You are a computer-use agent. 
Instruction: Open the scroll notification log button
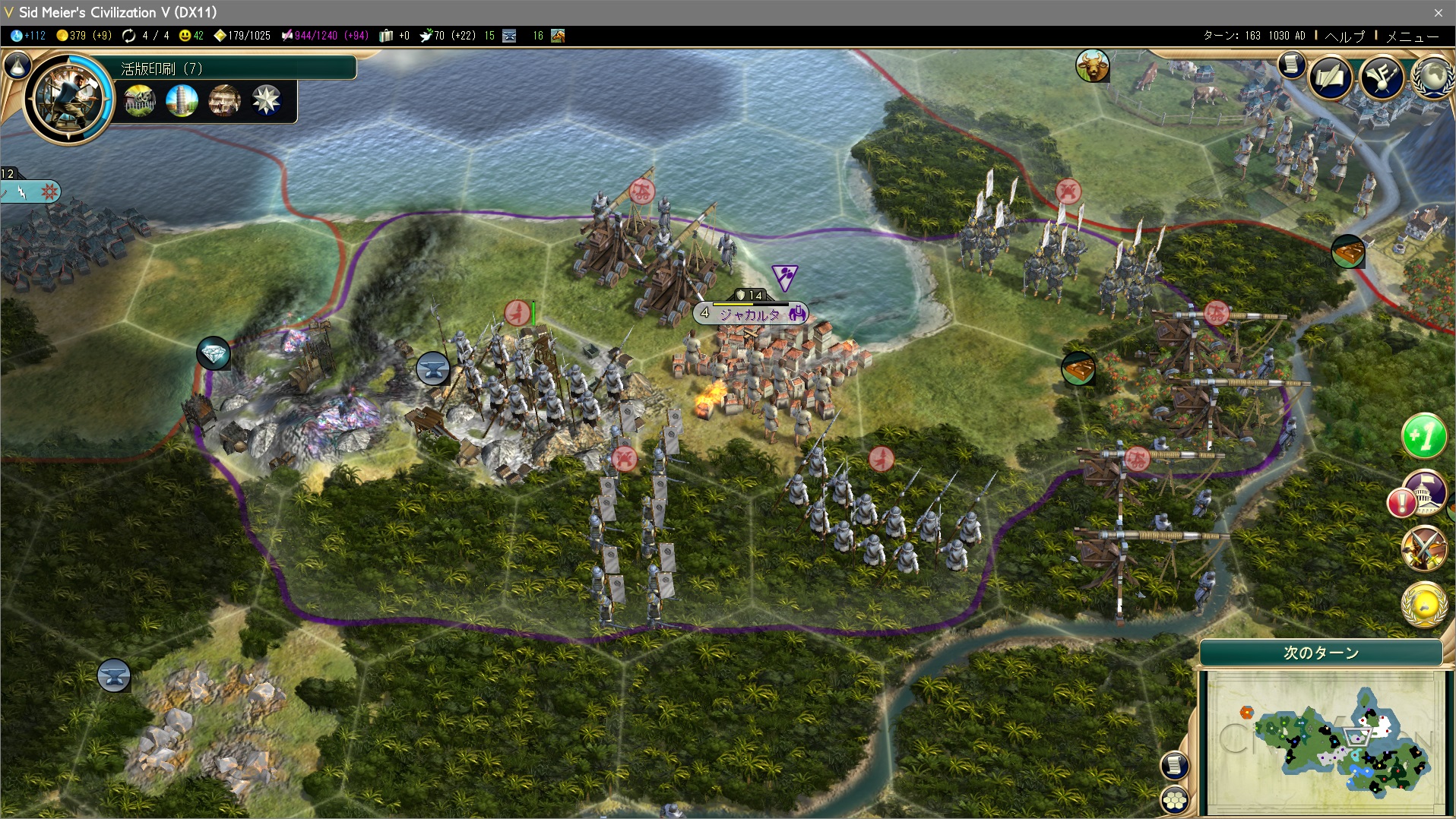1291,65
